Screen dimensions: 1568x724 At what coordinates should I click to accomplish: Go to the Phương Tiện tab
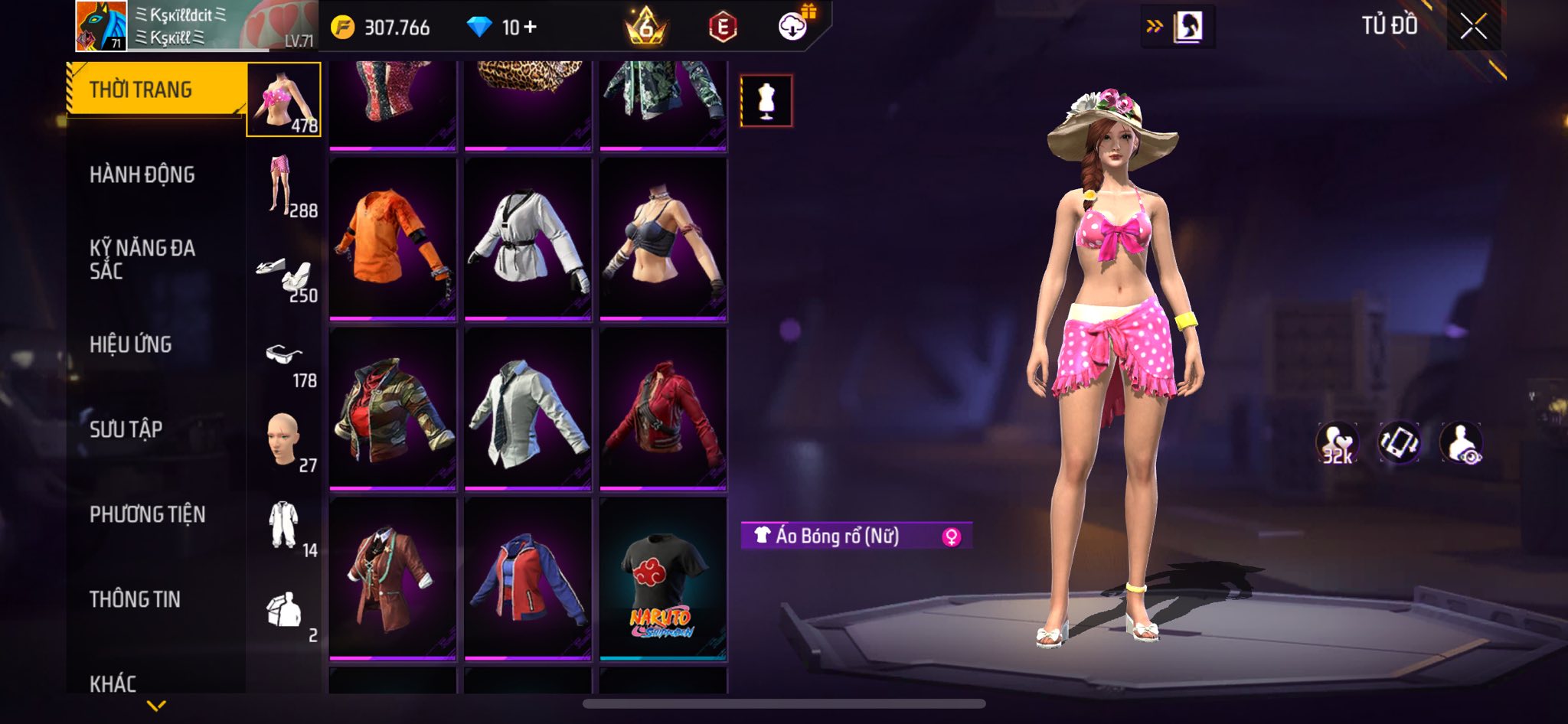pos(148,514)
